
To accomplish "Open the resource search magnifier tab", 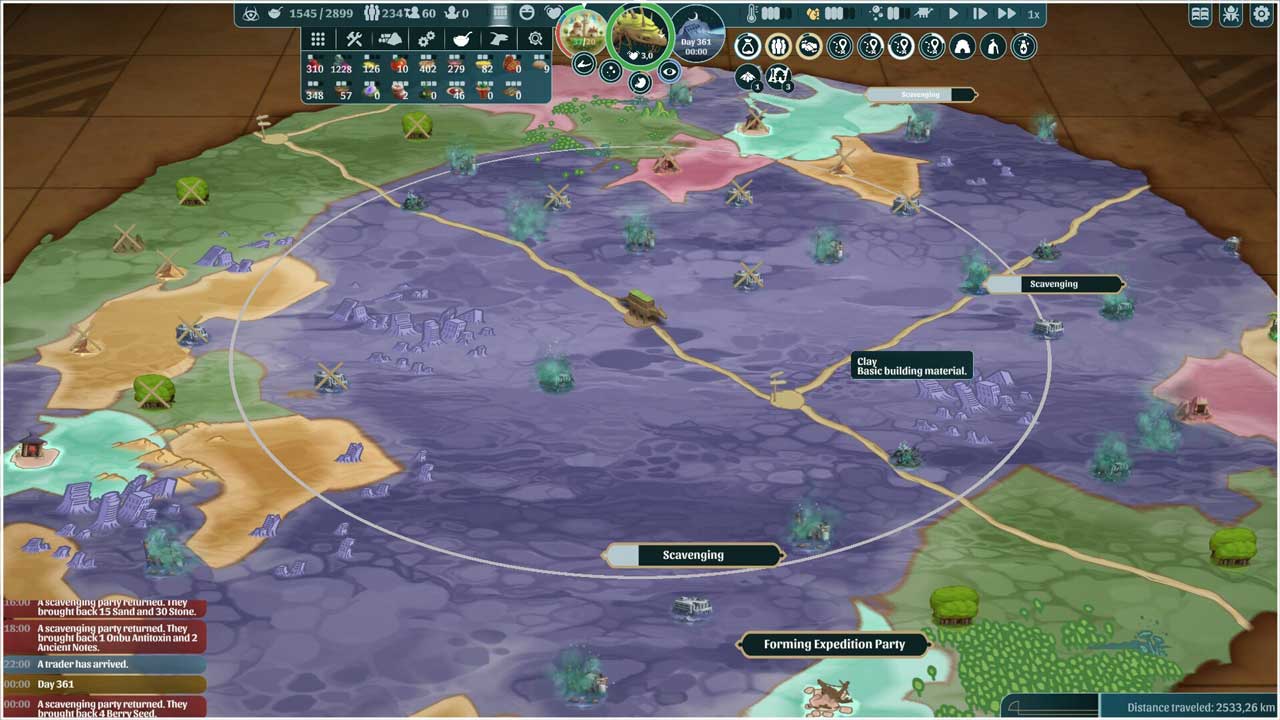I will coord(535,39).
